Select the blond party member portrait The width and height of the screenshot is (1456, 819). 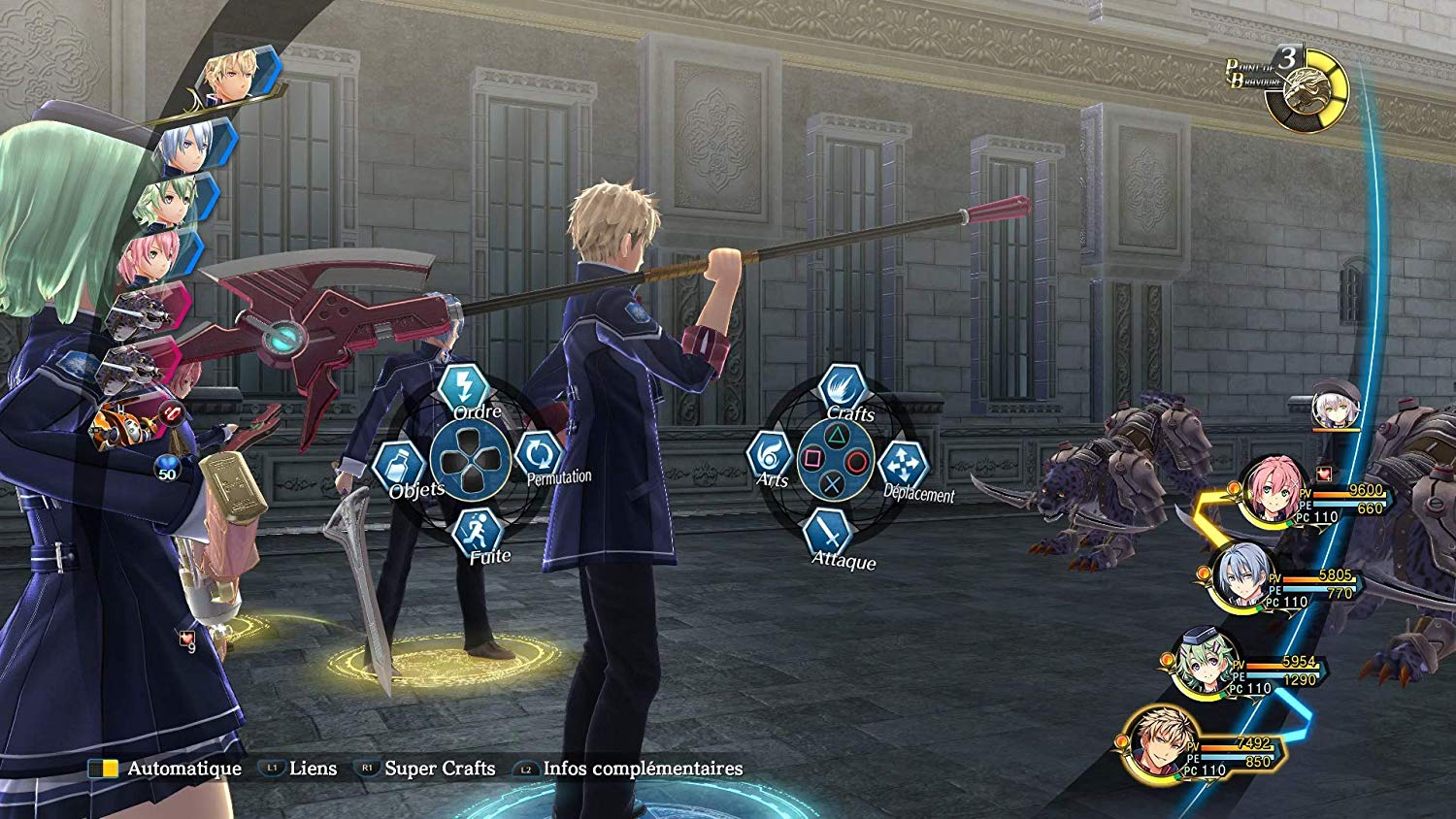[x=1159, y=743]
